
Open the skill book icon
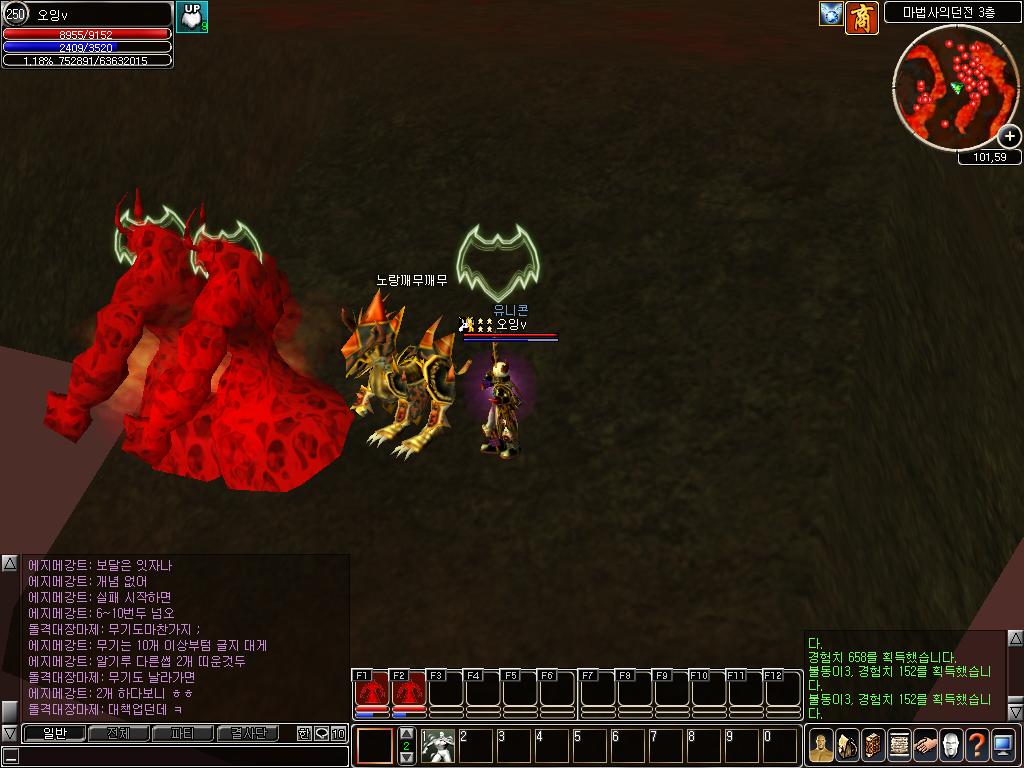coord(874,745)
